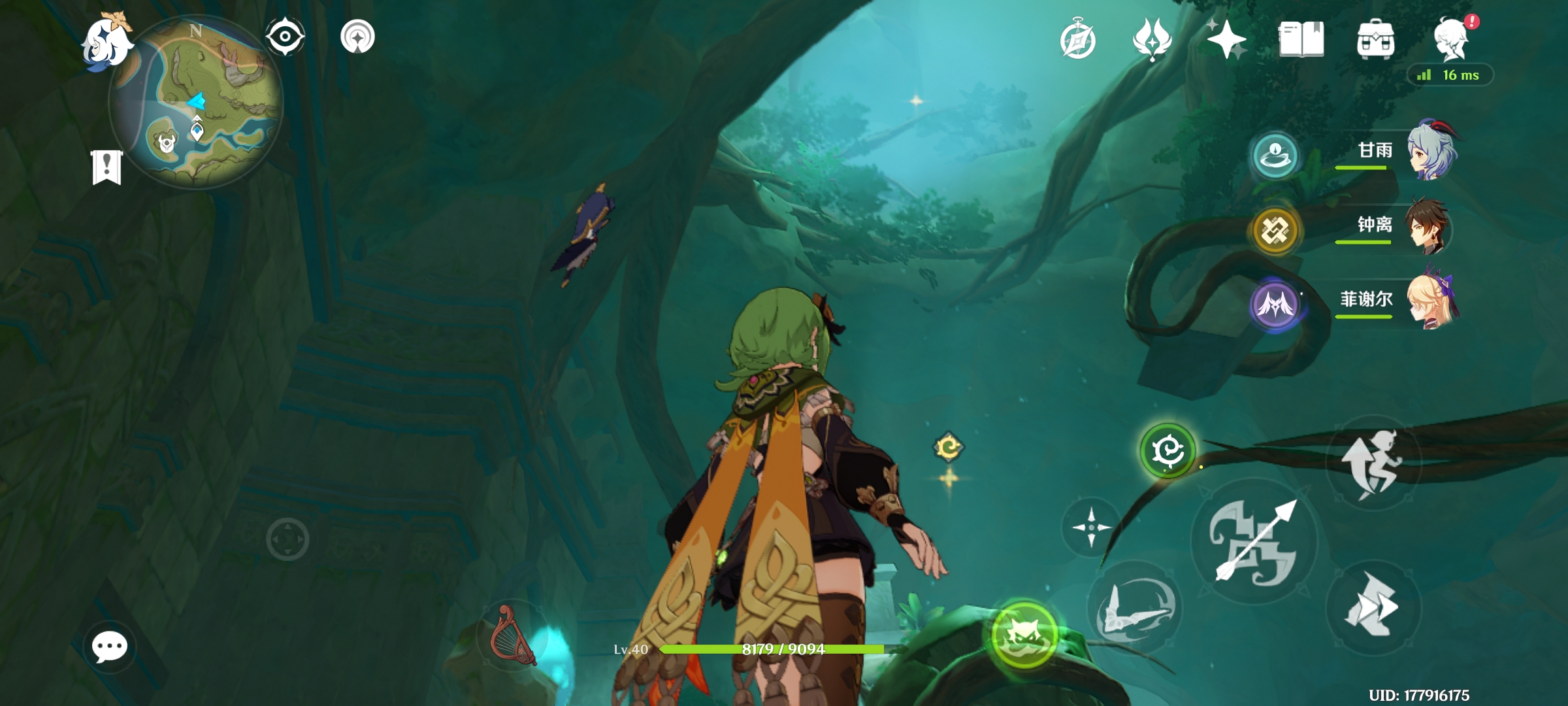The width and height of the screenshot is (1568, 706).
Task: Toggle aiming mode crosshair button
Action: pyautogui.click(x=1090, y=527)
